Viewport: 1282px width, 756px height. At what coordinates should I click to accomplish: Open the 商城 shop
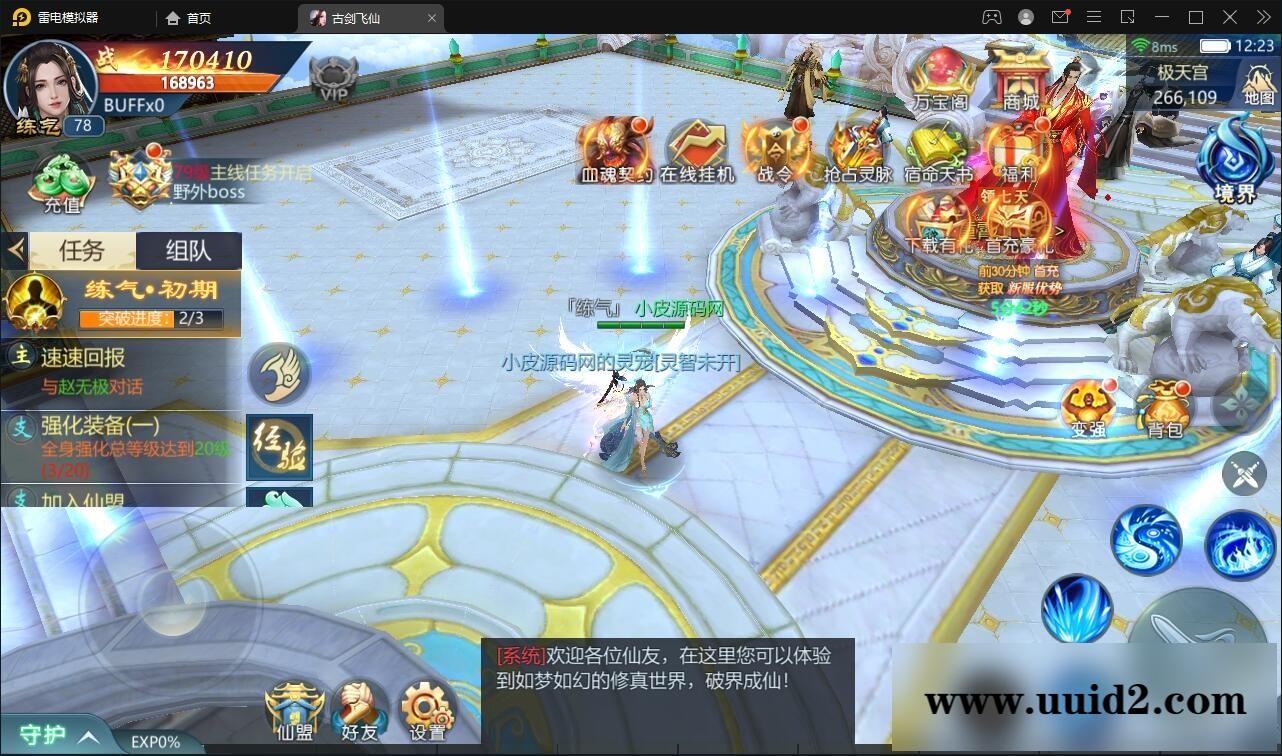coord(1020,75)
